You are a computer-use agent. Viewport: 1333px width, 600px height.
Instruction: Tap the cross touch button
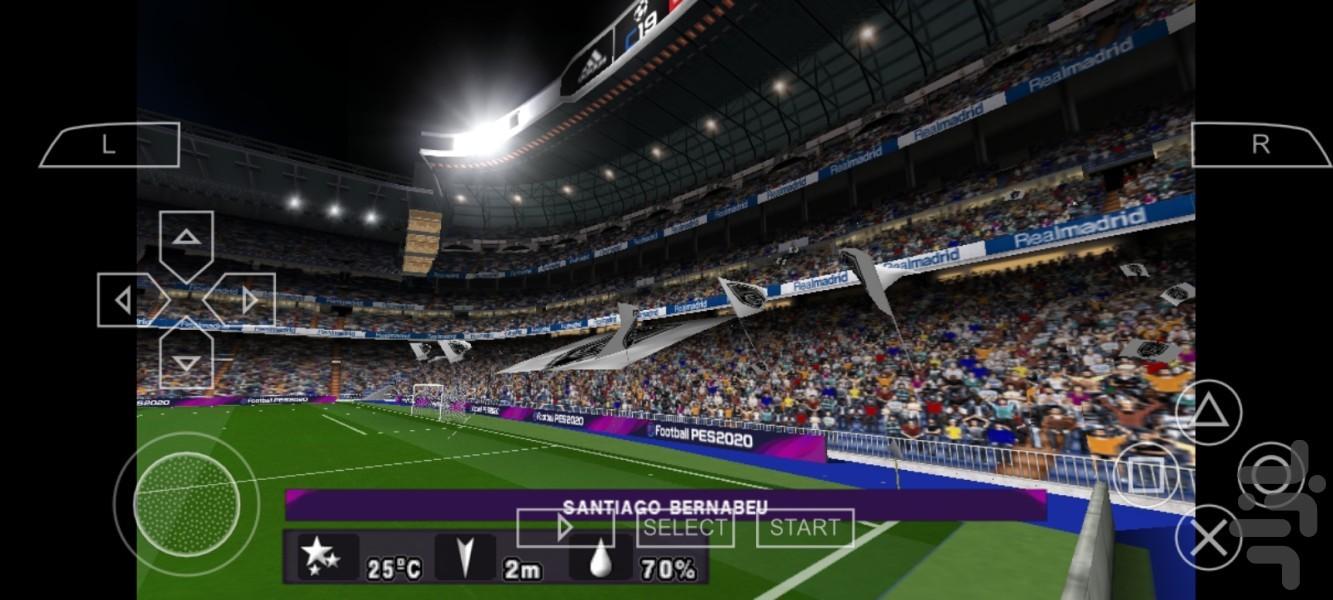[x=1208, y=539]
